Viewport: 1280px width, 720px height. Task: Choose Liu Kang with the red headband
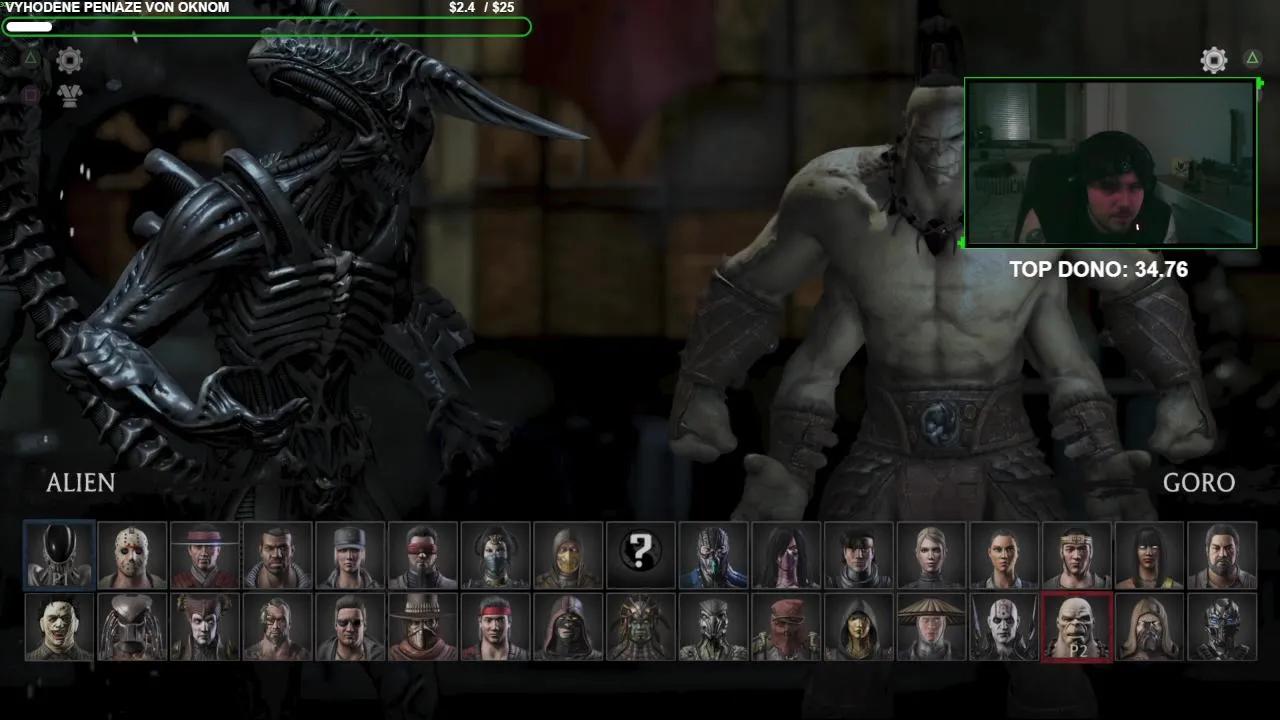coord(496,627)
